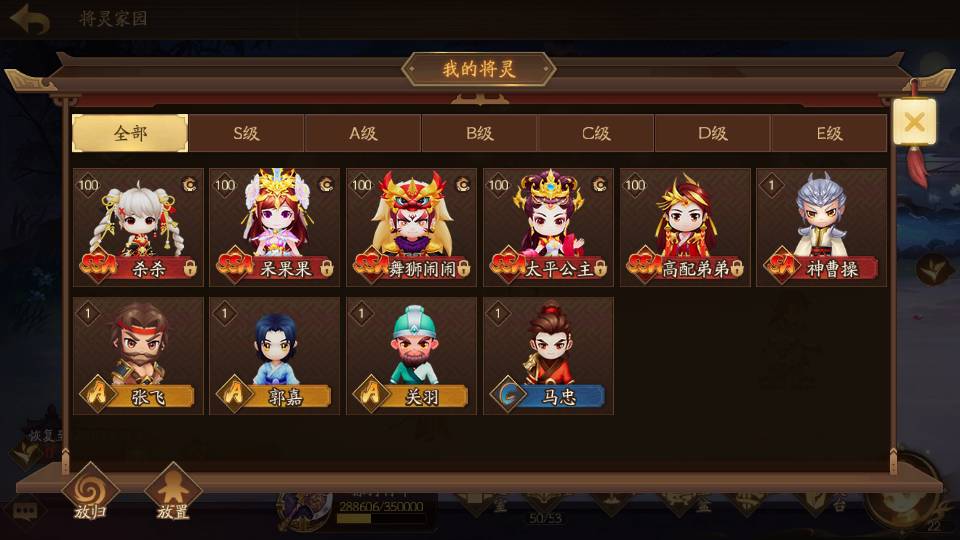Pick the 舞狮闹闹 spirit card
Viewport: 960px width, 540px height.
[411, 227]
